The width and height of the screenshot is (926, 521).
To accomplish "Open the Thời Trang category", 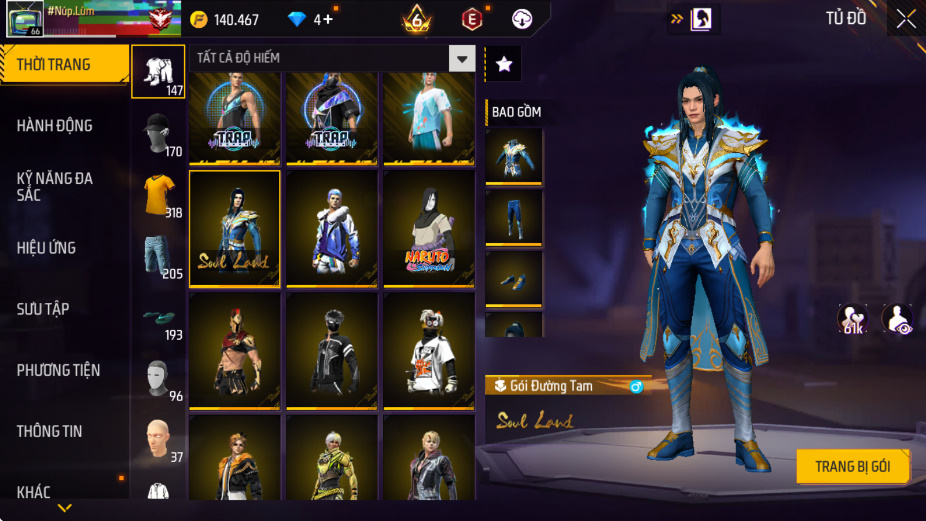I will pos(64,65).
